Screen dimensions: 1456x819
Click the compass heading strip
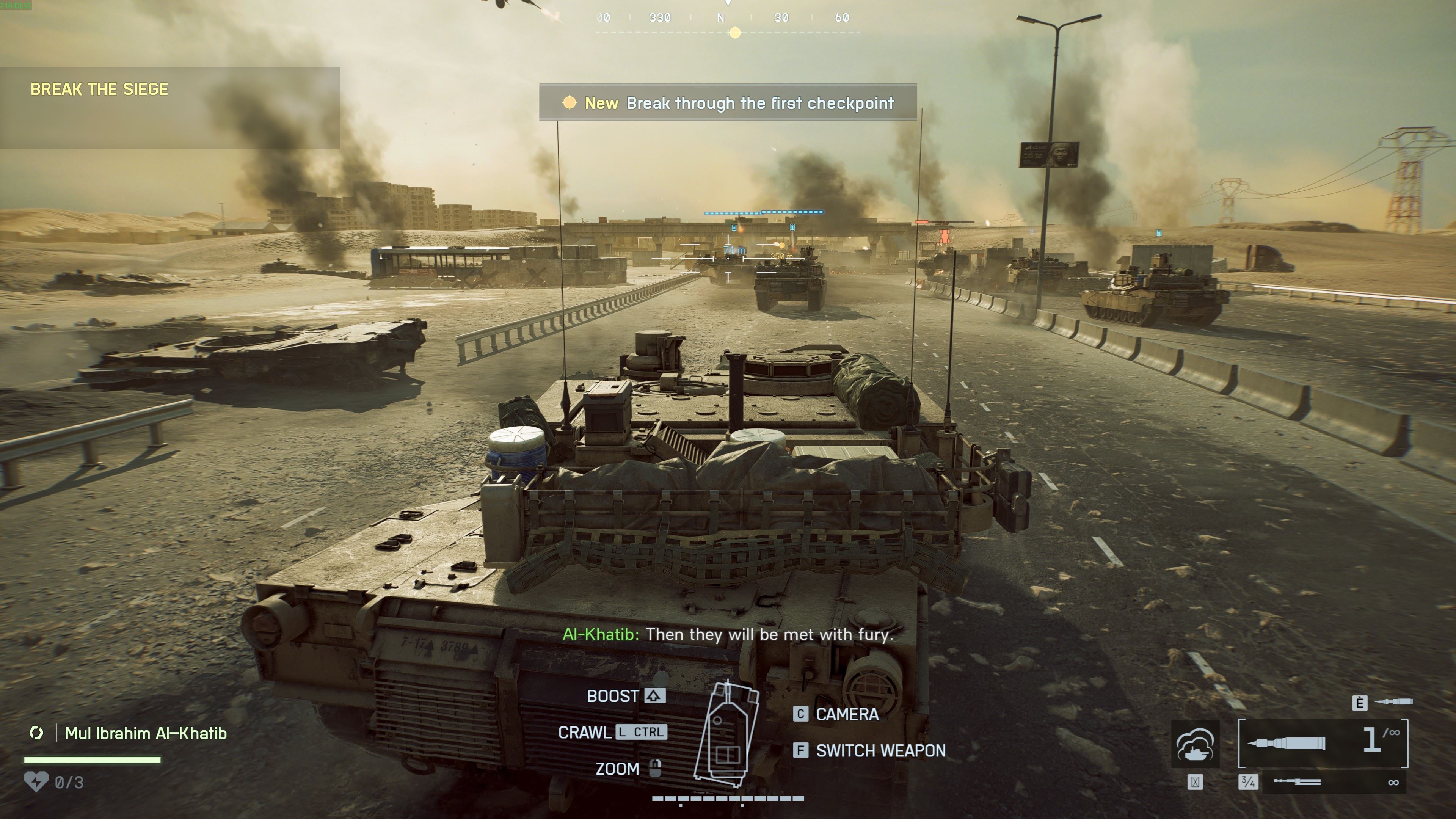(x=728, y=18)
